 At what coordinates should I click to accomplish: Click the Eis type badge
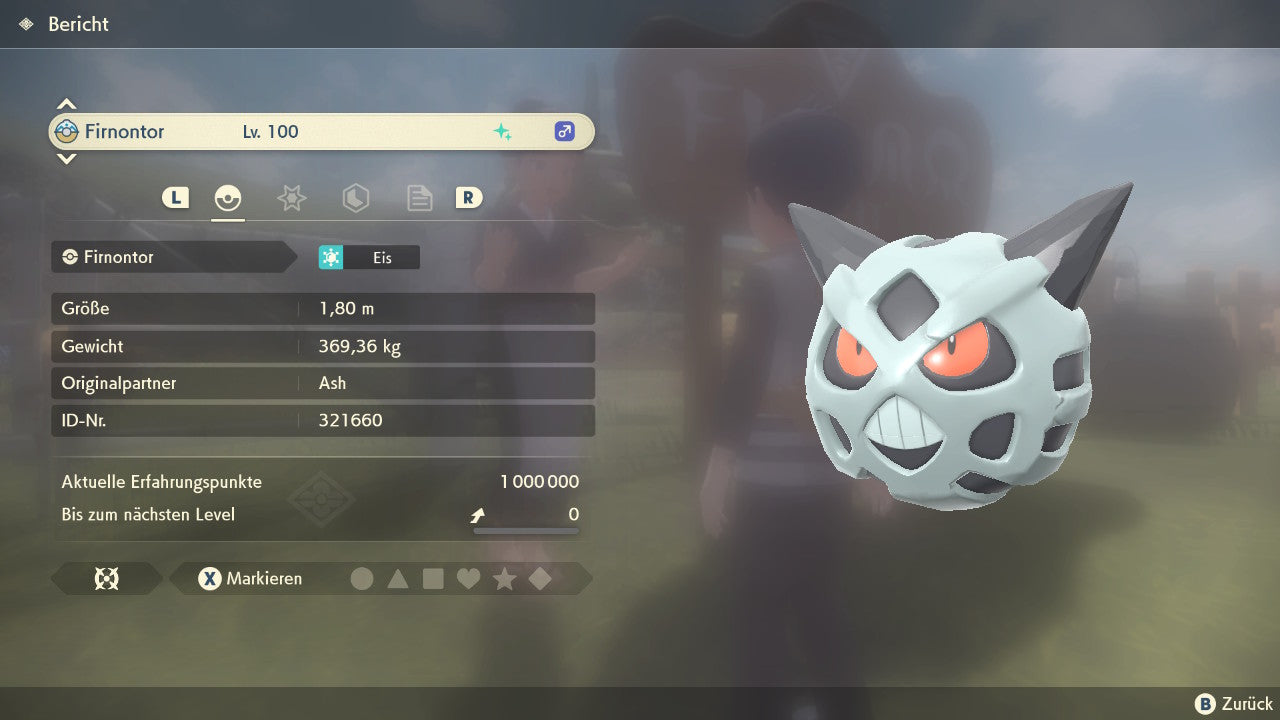tap(369, 258)
